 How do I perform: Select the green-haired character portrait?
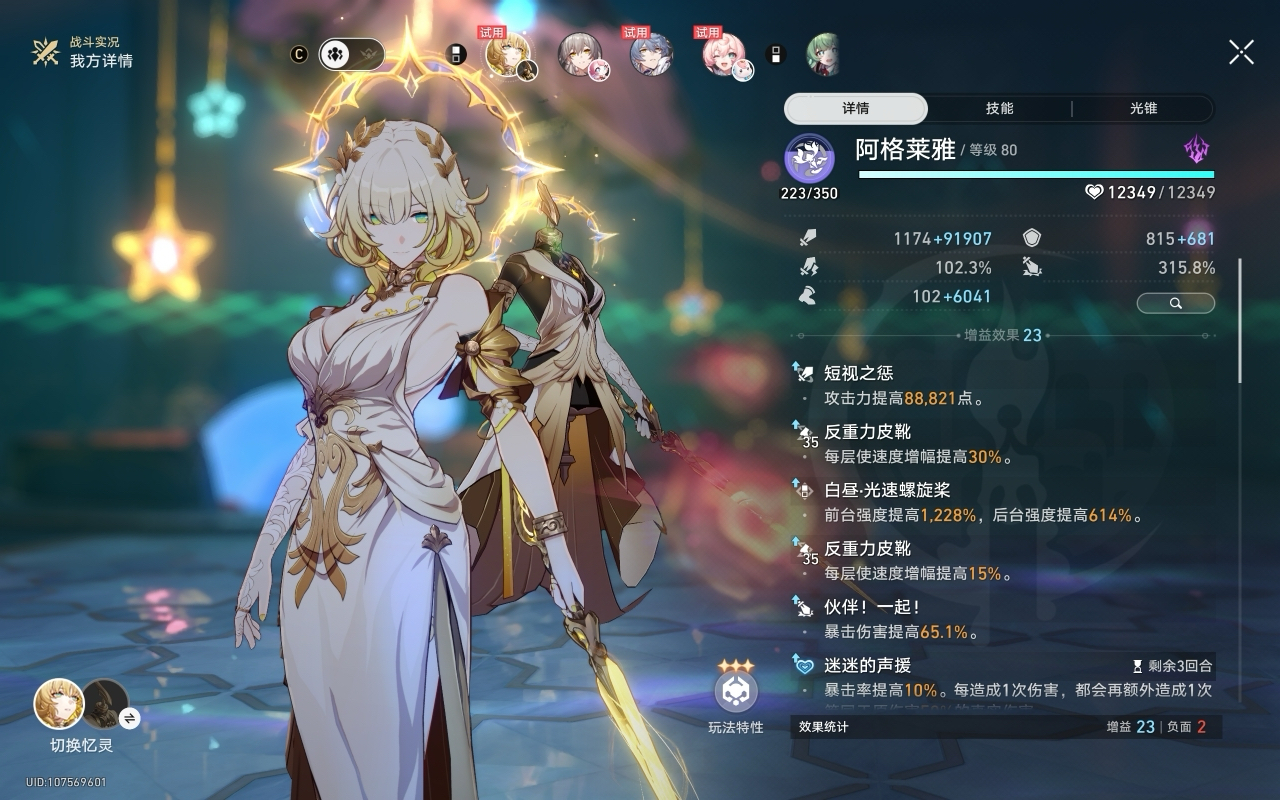[x=821, y=54]
